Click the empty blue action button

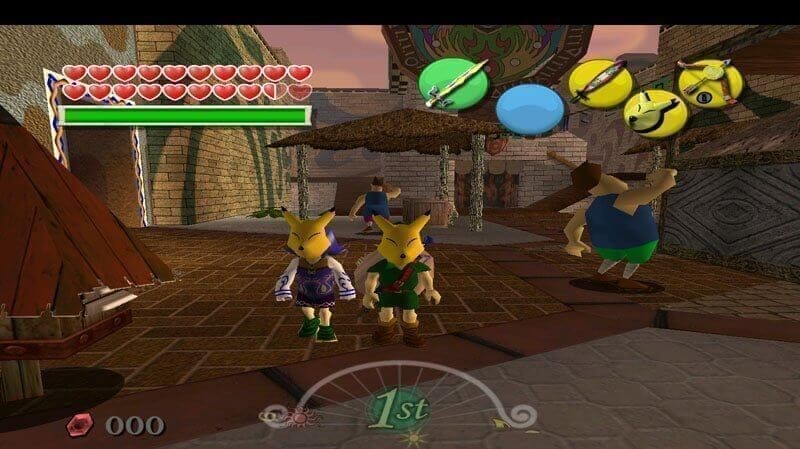[x=530, y=109]
